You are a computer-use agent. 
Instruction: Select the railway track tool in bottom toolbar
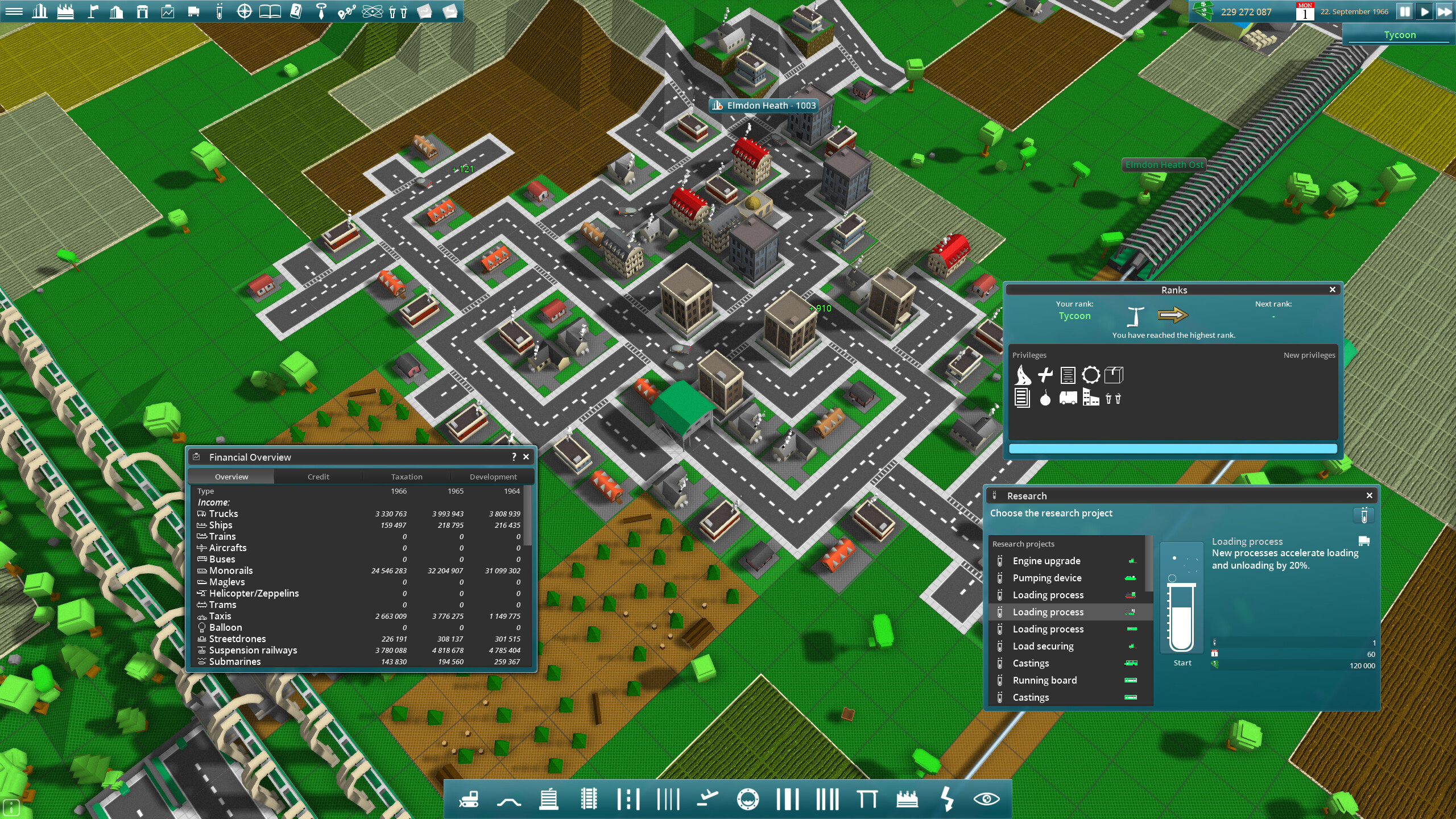coord(589,799)
